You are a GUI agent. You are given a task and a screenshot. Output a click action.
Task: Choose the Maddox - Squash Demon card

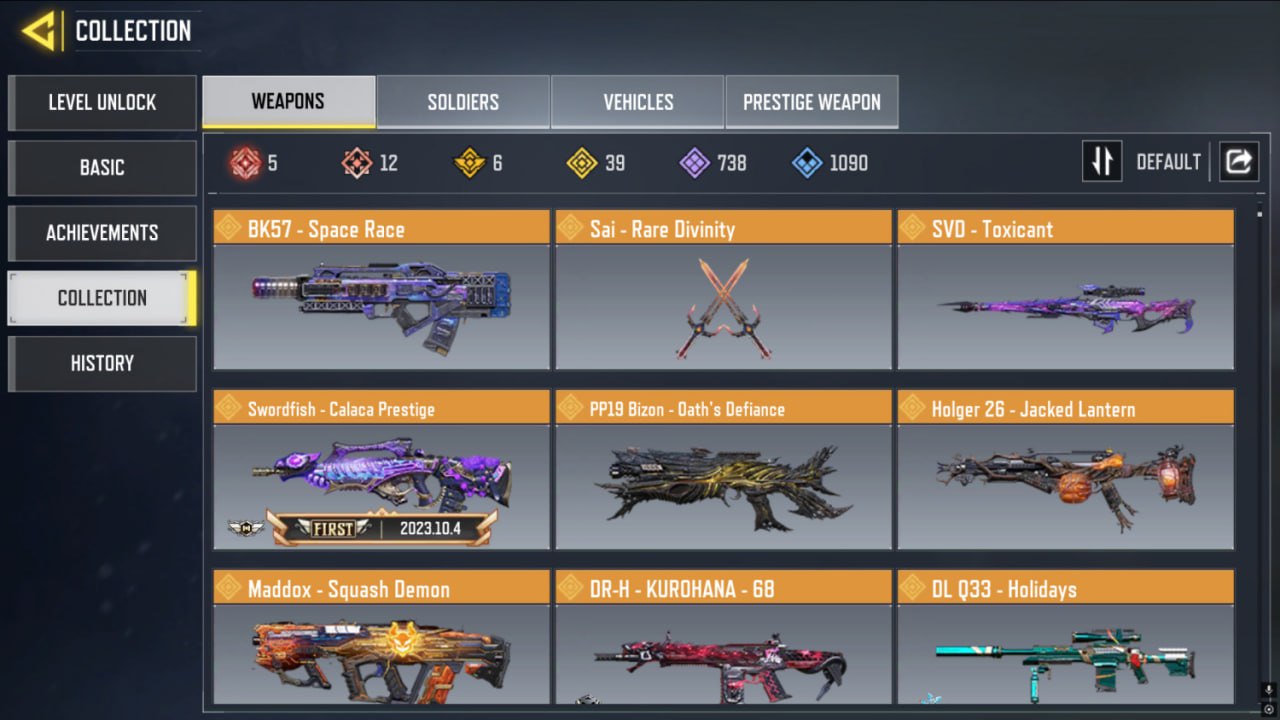coord(381,640)
